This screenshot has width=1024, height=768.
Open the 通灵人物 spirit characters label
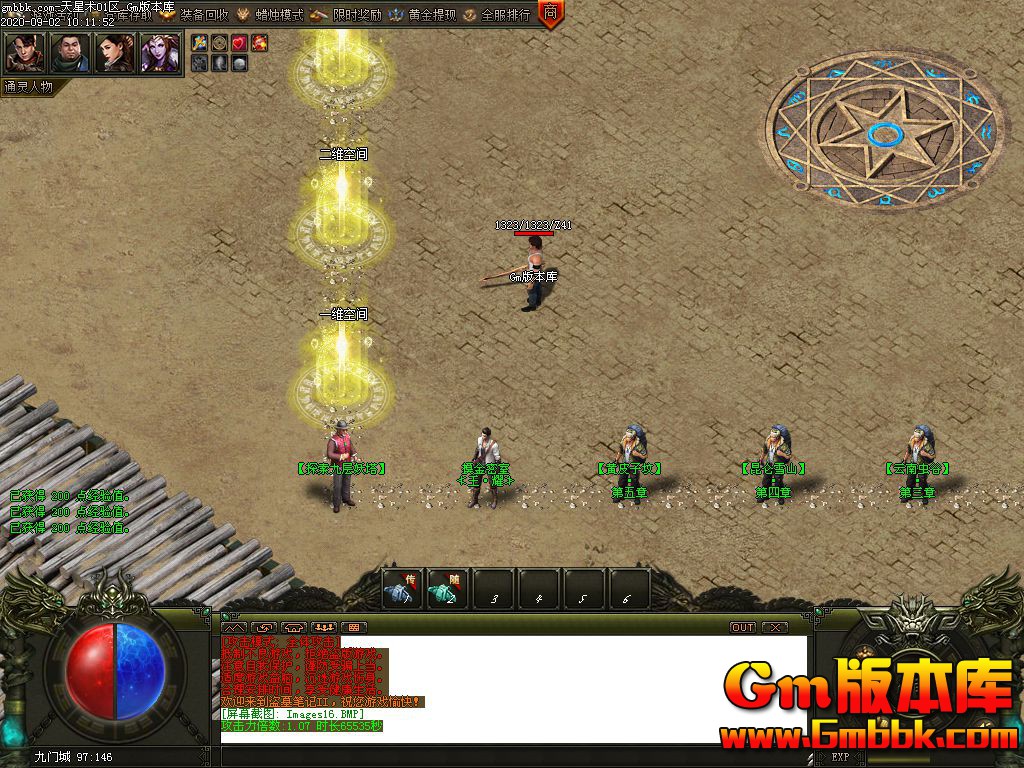[x=28, y=87]
